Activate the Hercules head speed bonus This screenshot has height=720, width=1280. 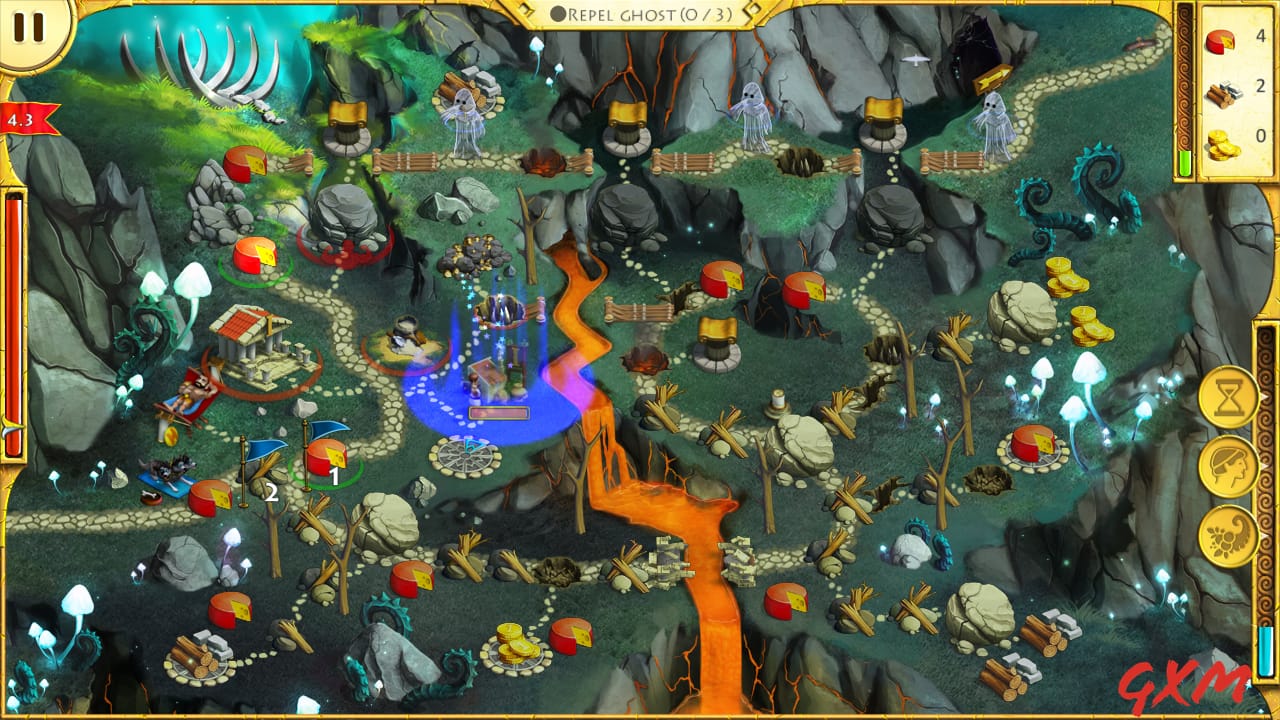[1227, 466]
